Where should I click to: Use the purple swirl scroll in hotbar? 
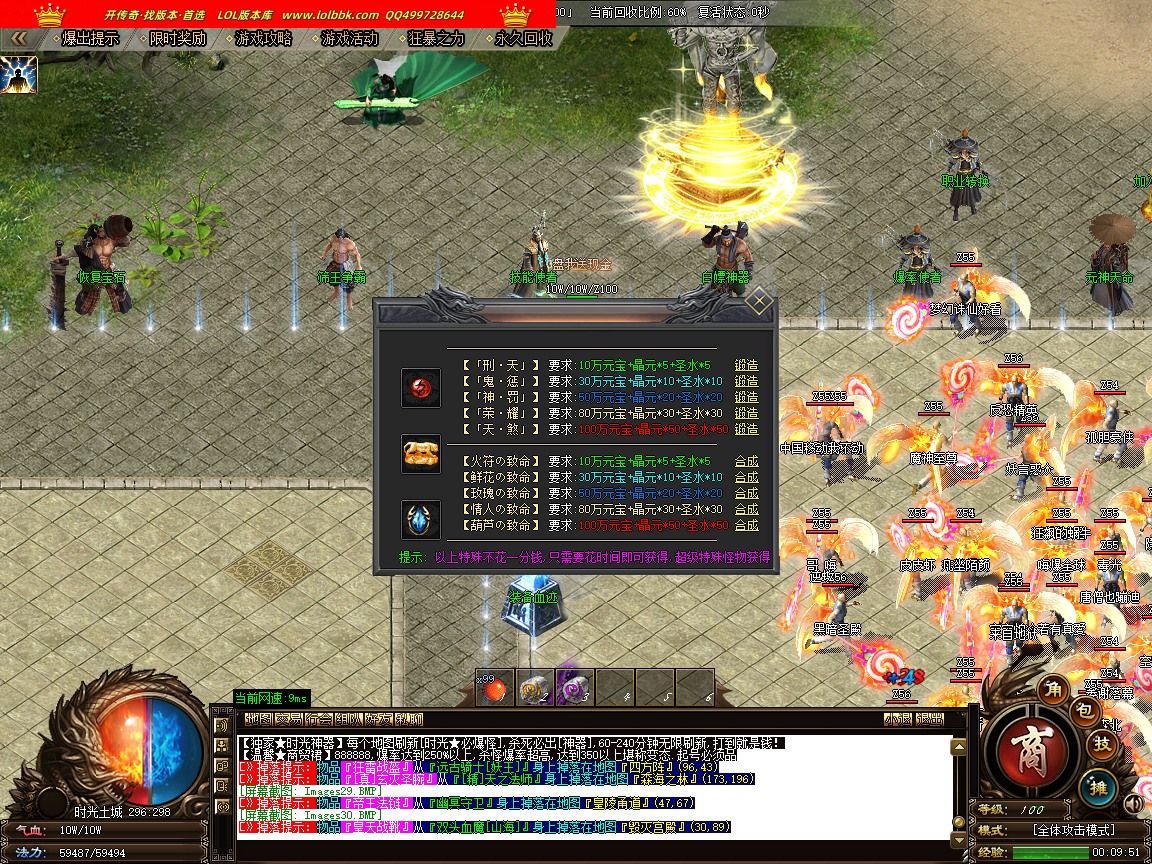pyautogui.click(x=574, y=688)
